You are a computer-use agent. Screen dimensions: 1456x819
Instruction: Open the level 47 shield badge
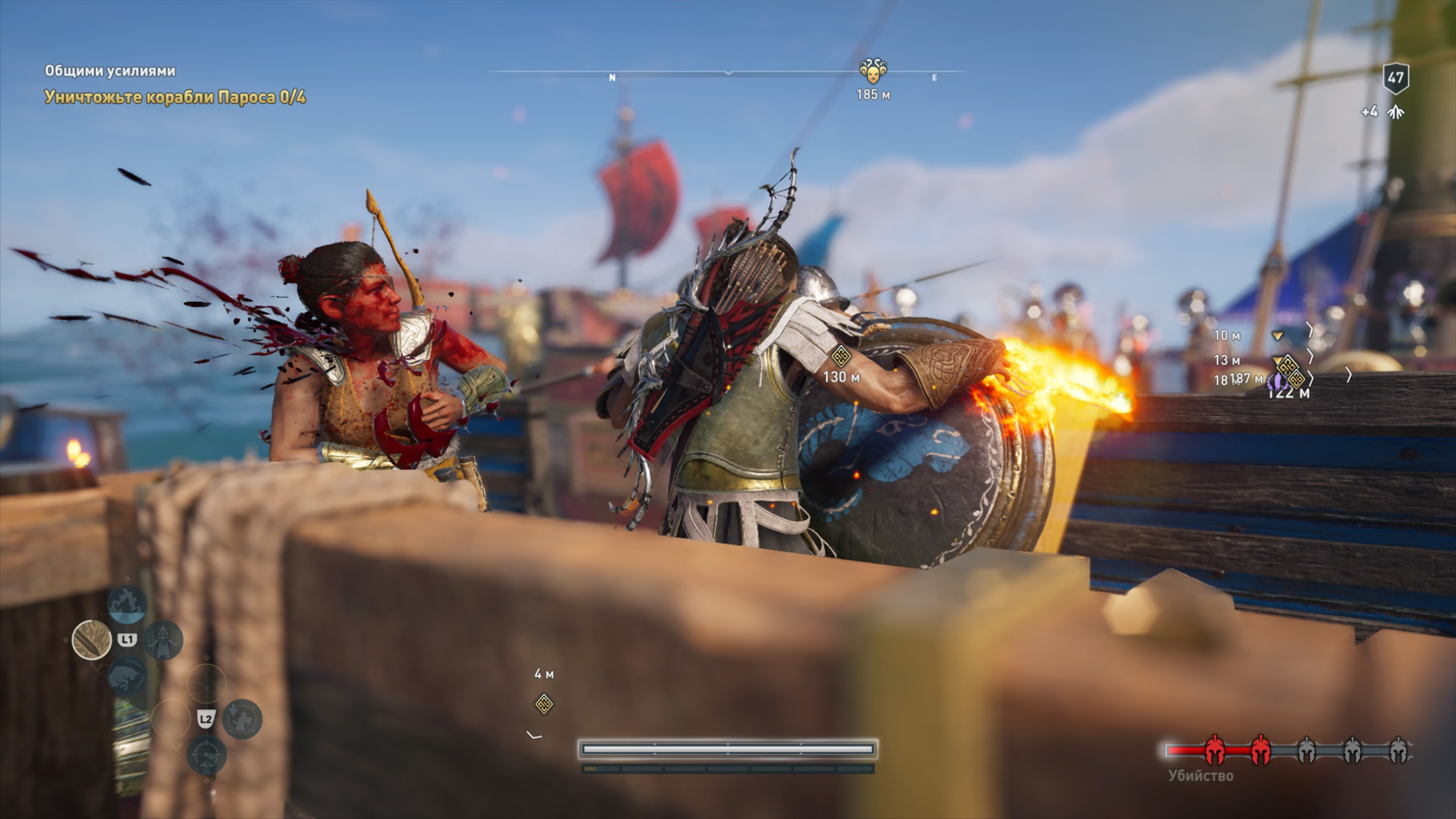click(1395, 77)
